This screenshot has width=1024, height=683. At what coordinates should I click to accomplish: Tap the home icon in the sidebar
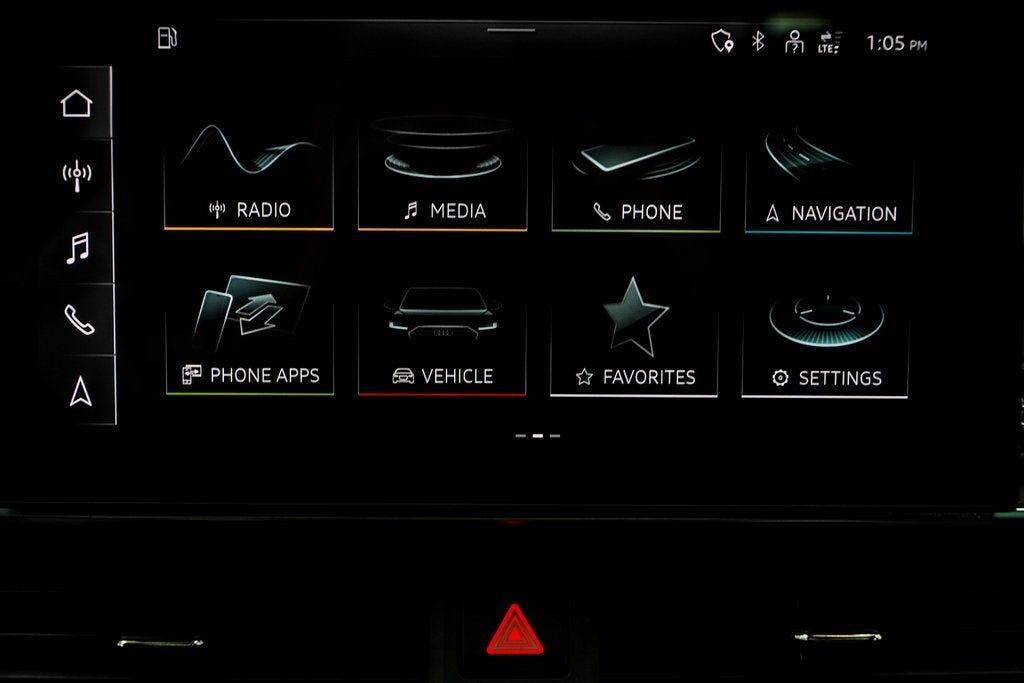tap(76, 103)
